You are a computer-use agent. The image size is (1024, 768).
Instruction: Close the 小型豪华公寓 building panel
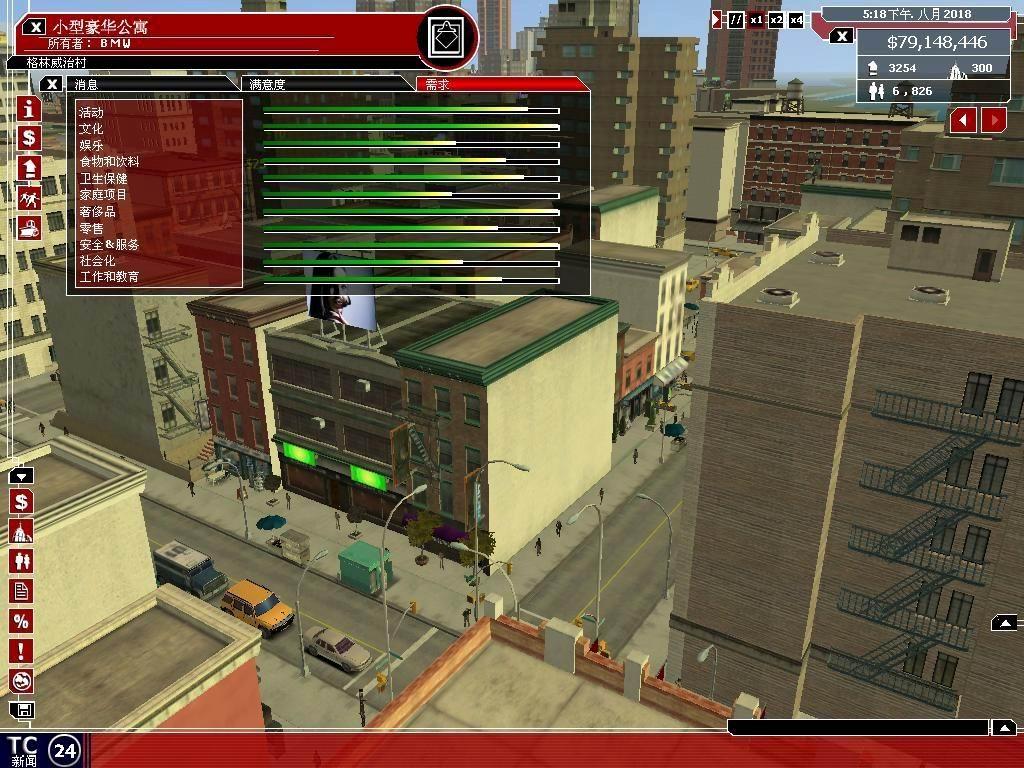pyautogui.click(x=34, y=27)
